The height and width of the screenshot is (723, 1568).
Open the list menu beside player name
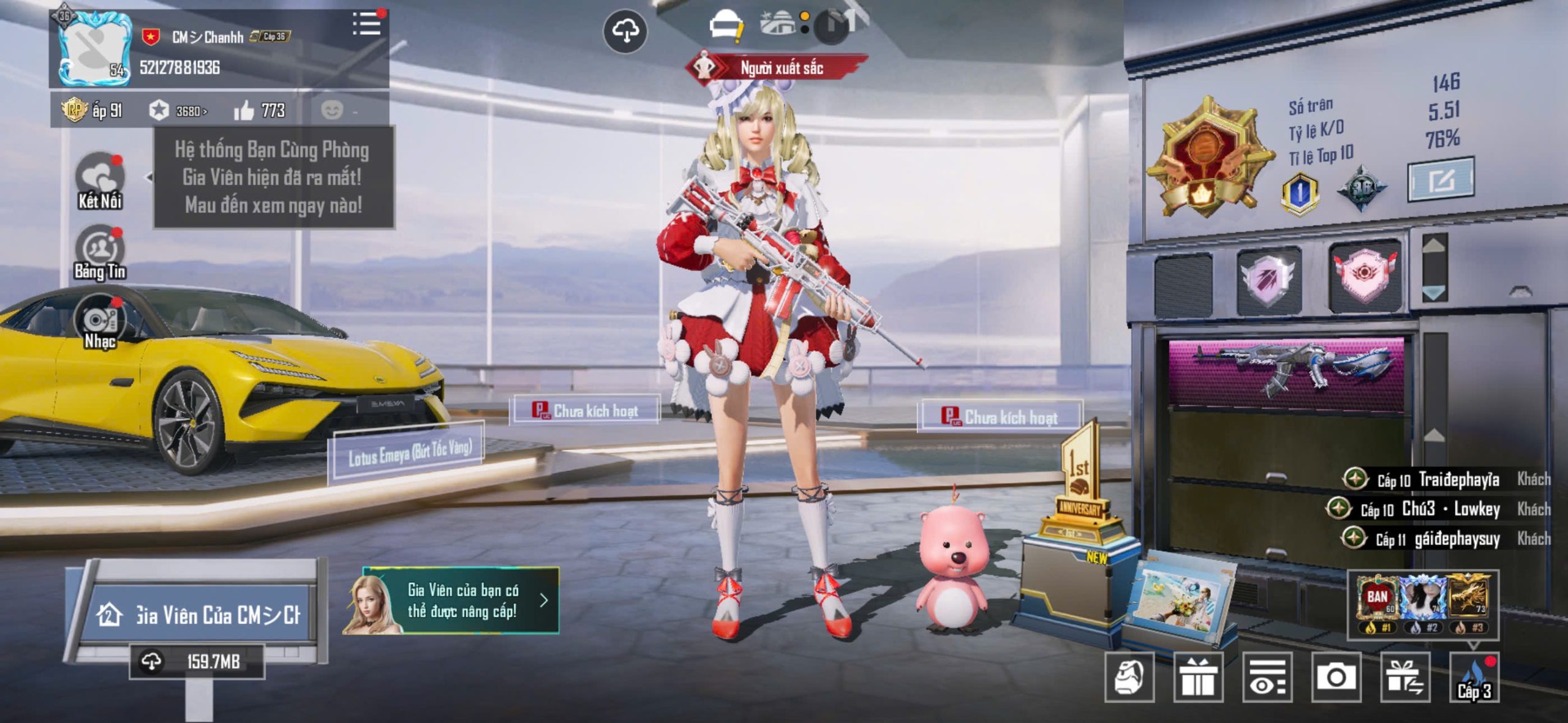point(367,24)
